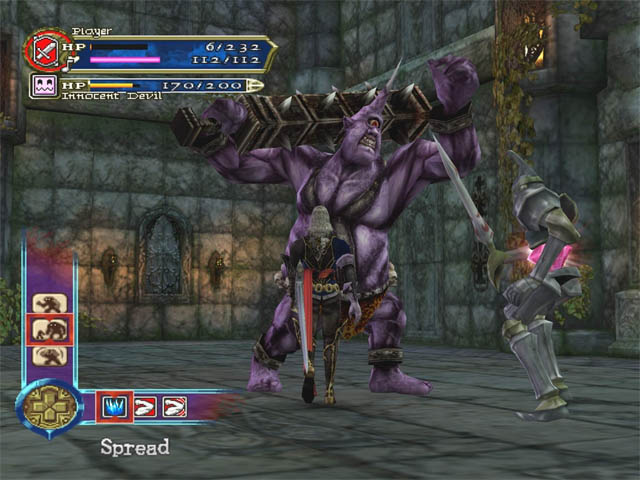640x480 pixels.
Task: Select the red-highlighted Innocent Devil command icon
Action: pos(49,329)
